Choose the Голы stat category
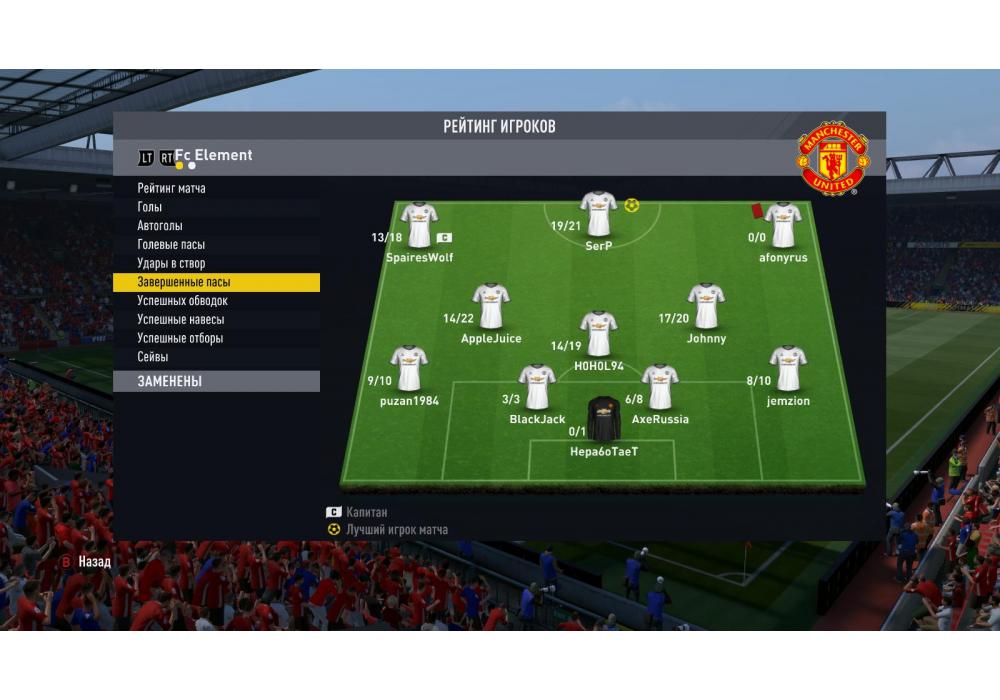The image size is (1000, 700). click(150, 207)
